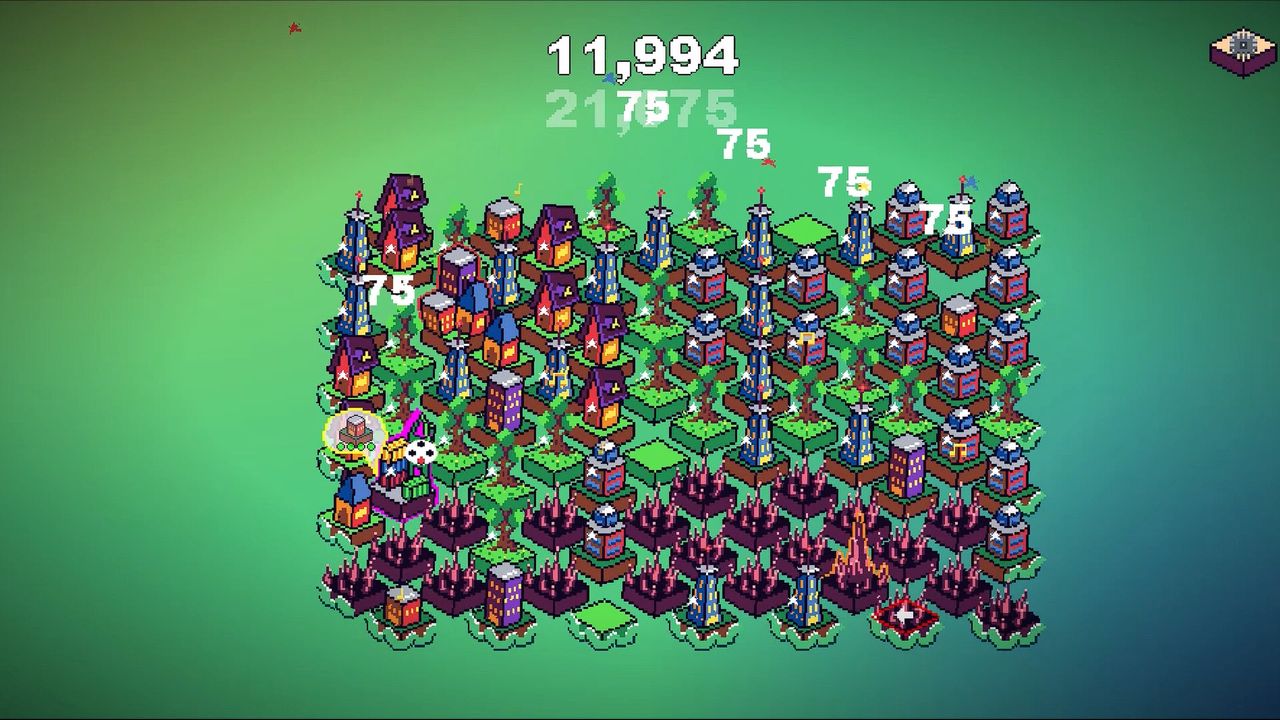Click the dice cursor icon
This screenshot has height=720, width=1280.
pos(420,452)
